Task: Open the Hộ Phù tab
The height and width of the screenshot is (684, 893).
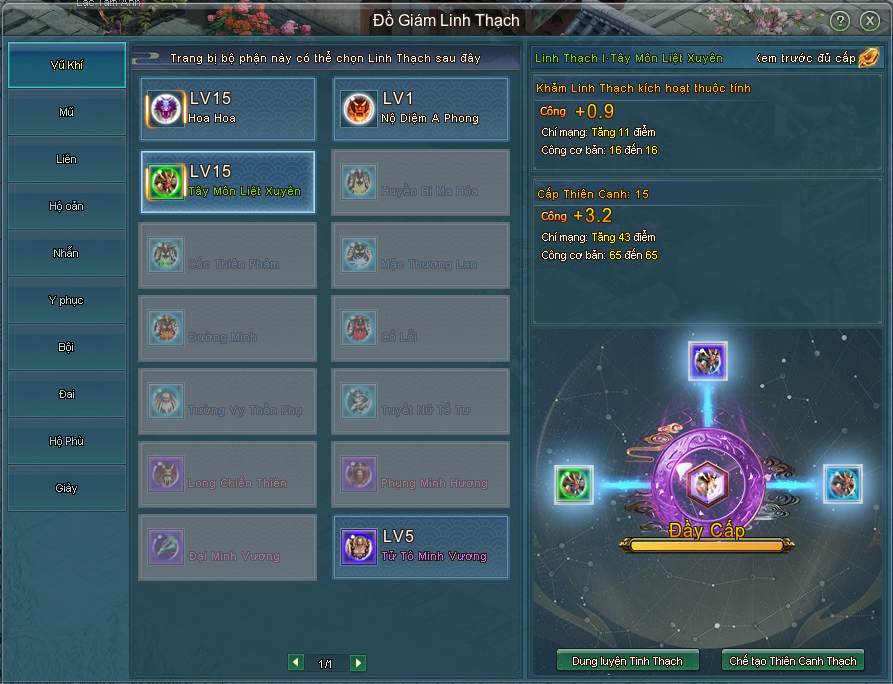Action: [67, 441]
